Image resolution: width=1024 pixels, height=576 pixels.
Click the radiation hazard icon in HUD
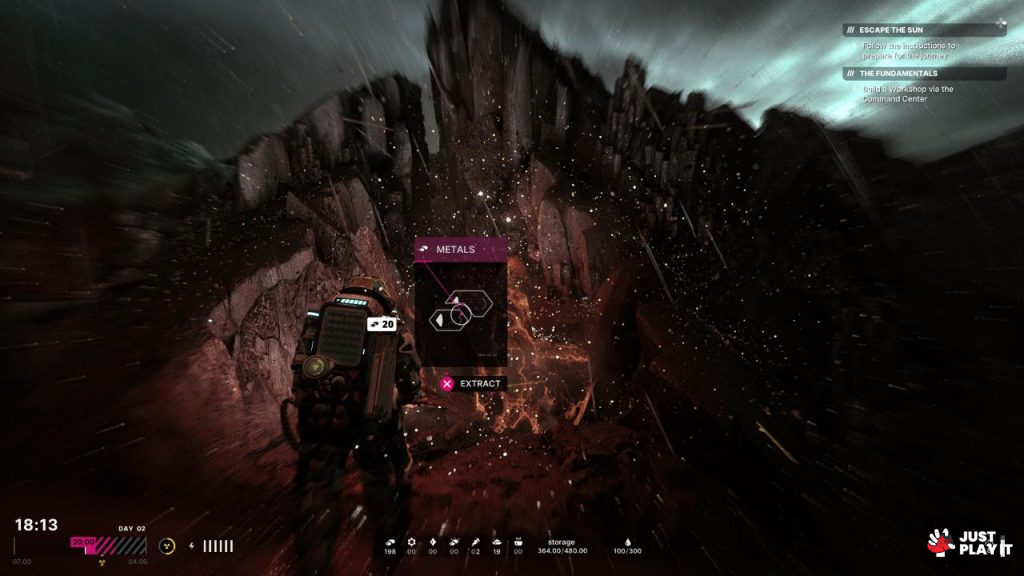166,546
